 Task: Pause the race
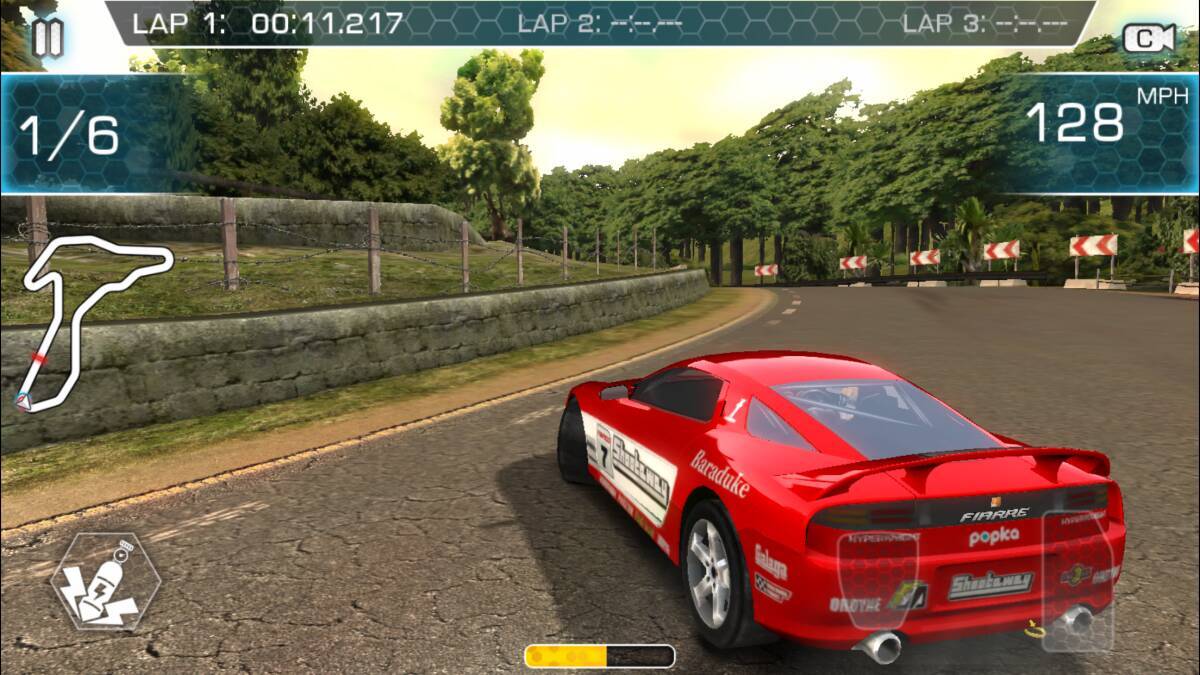click(47, 37)
